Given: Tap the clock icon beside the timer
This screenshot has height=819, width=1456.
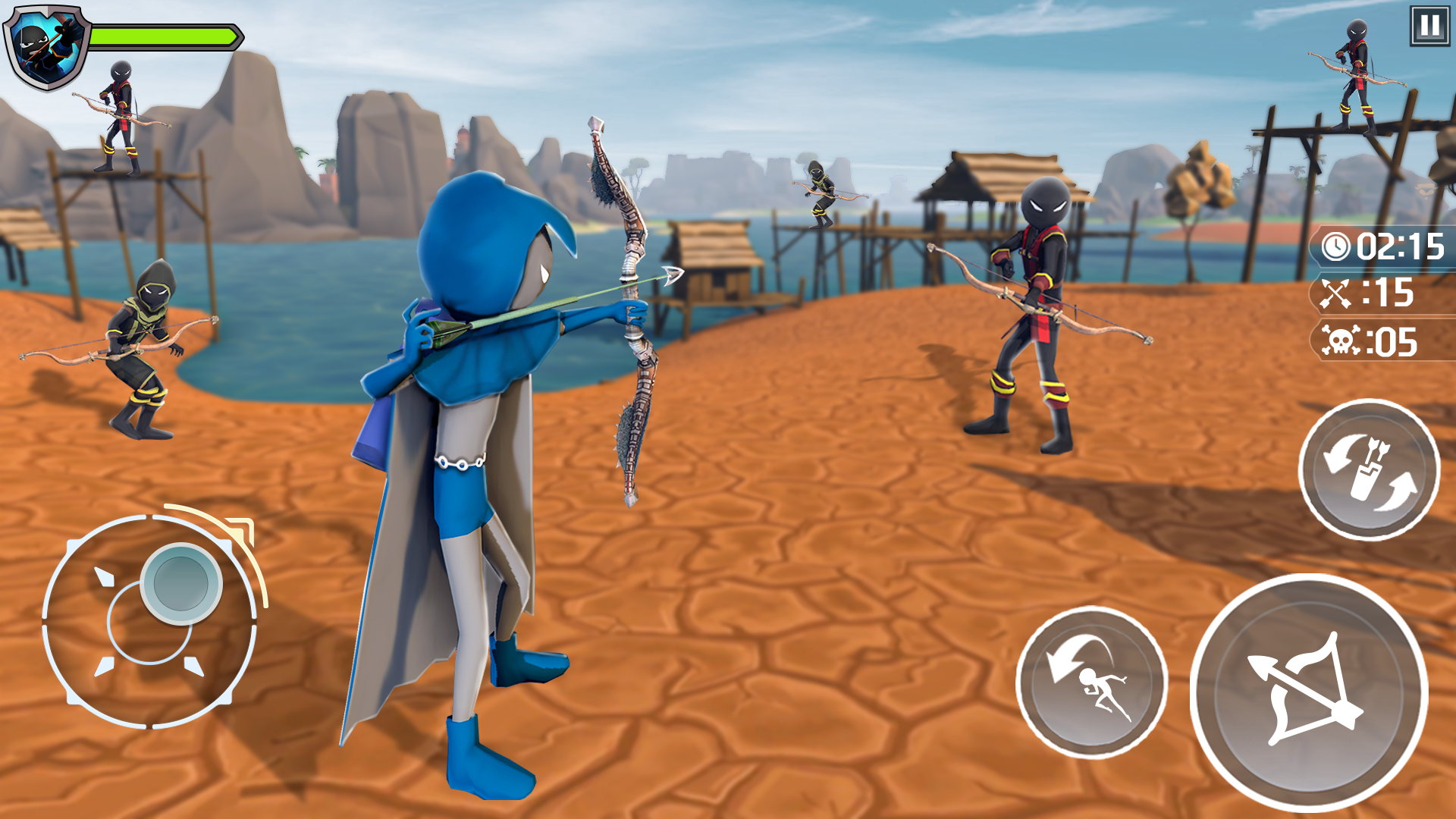Looking at the screenshot, I should pos(1338,246).
